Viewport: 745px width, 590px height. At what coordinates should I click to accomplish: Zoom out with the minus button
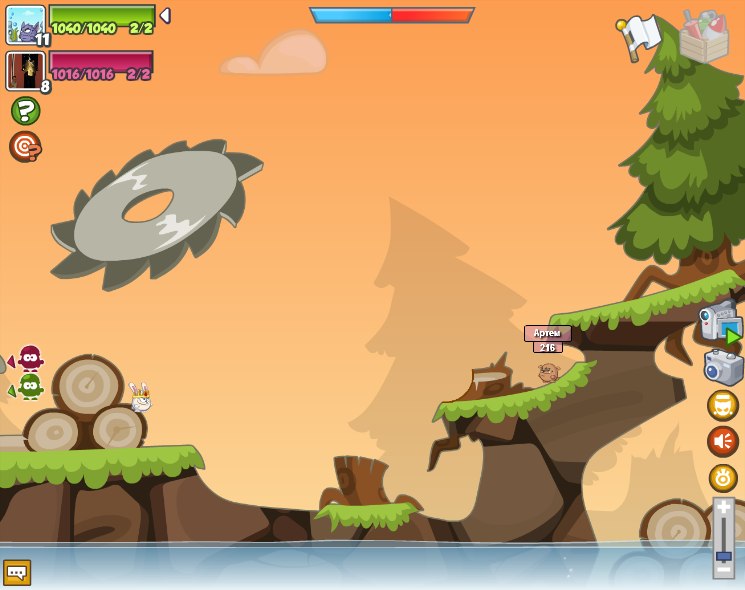tap(723, 569)
